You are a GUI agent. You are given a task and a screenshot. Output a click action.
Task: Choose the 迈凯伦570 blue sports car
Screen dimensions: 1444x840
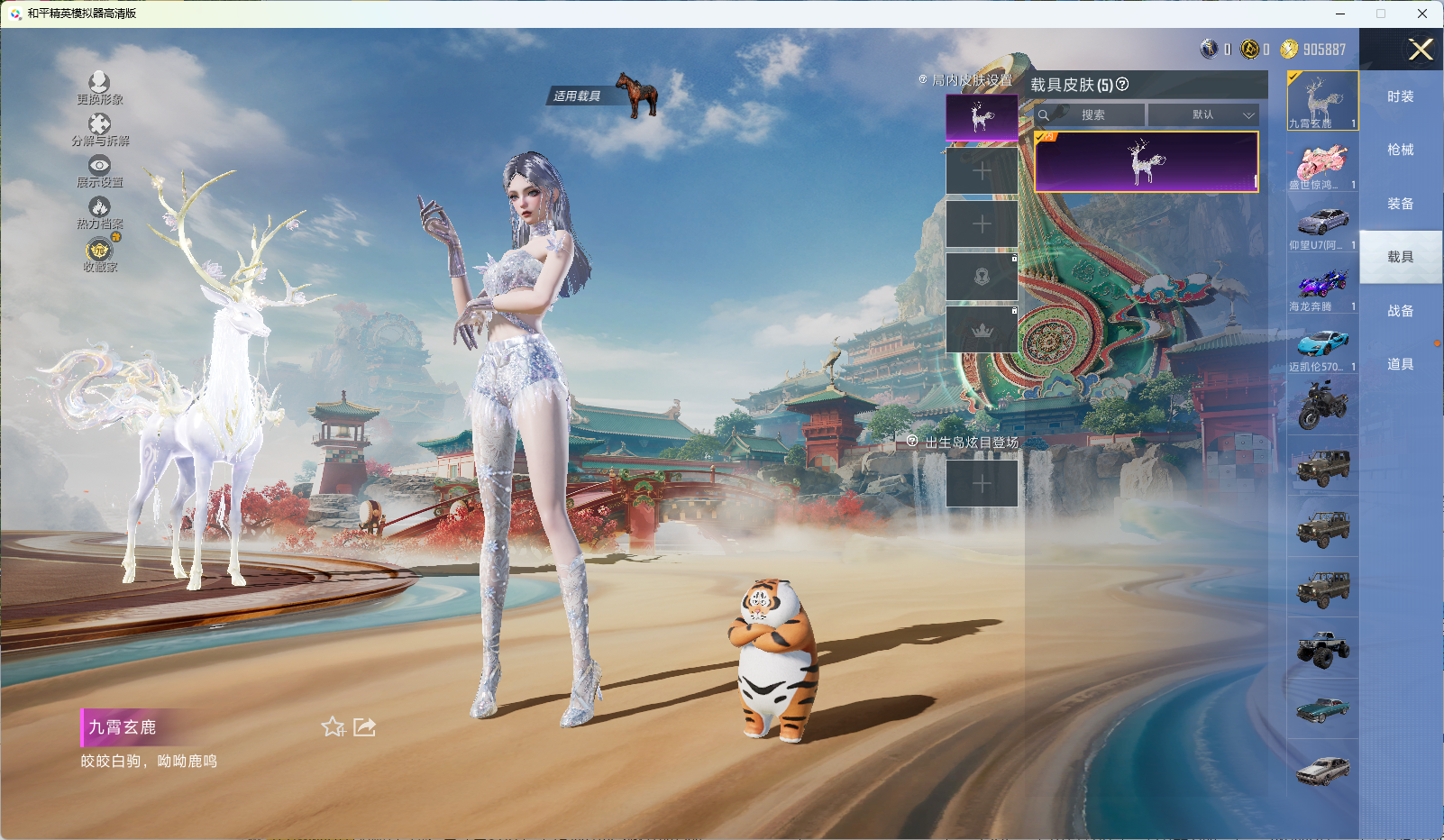click(1322, 346)
